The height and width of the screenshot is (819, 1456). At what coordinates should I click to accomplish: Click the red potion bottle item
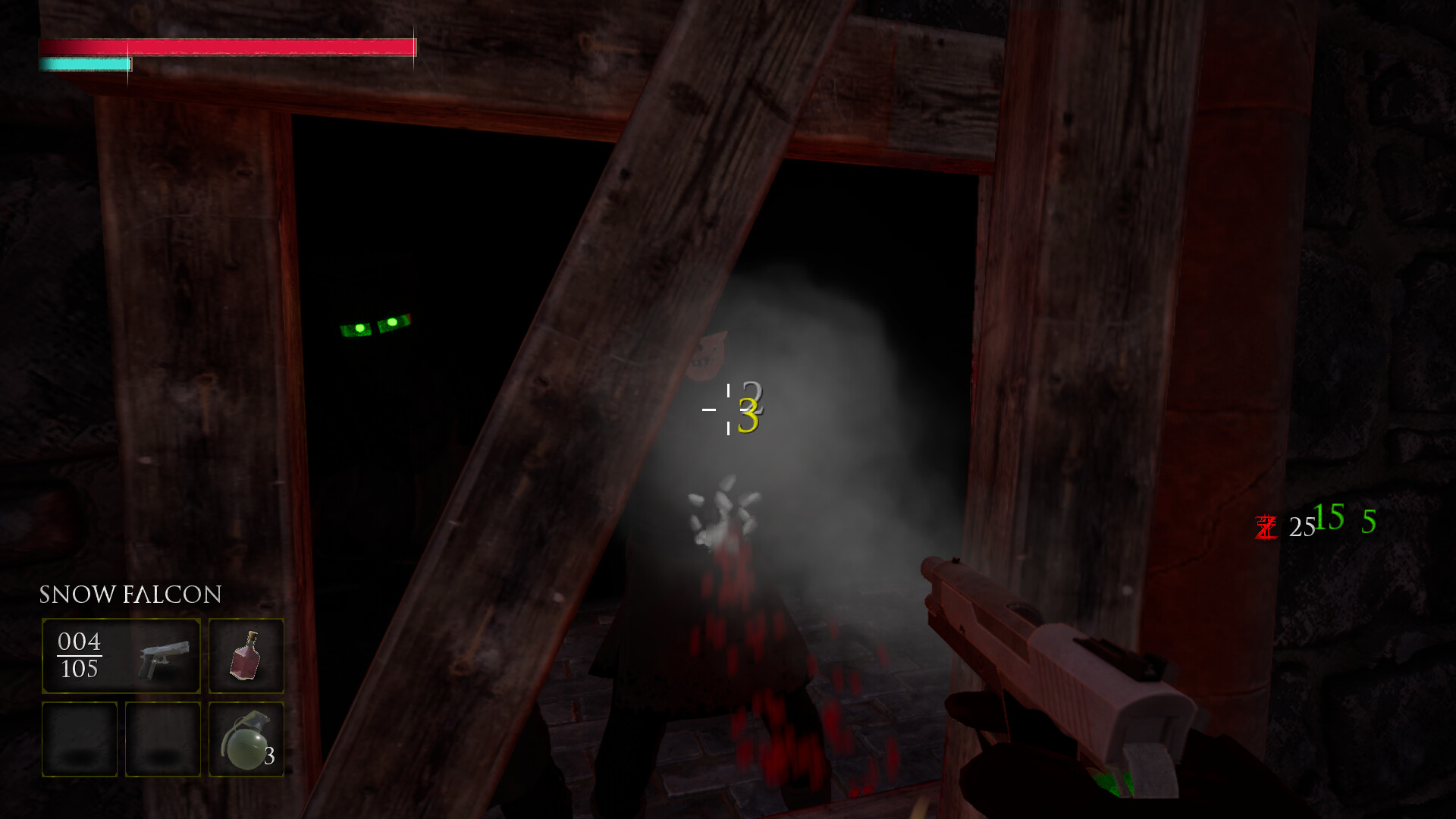245,655
